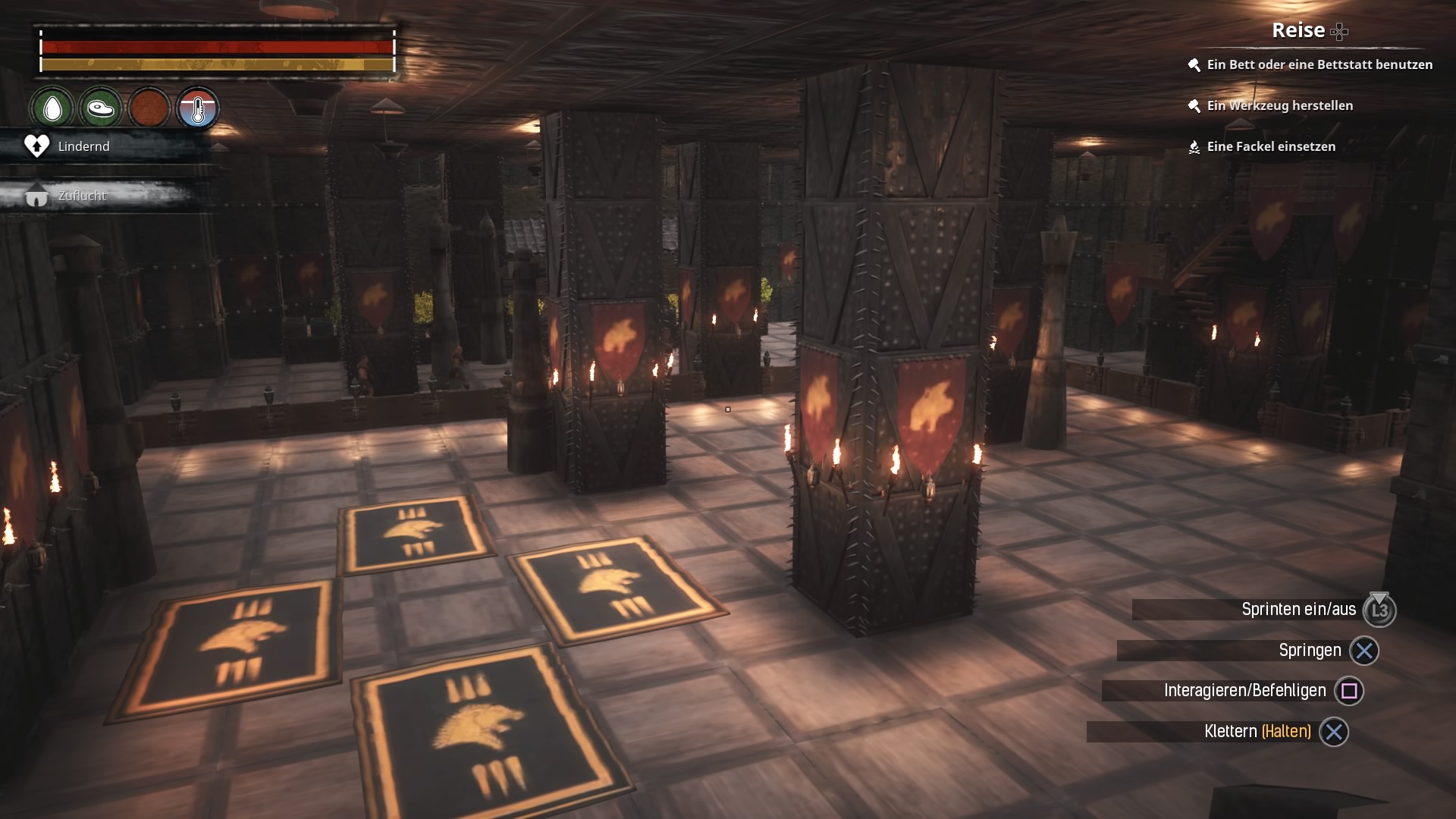Choose the 'Eine Fackel einsetzen' journey step
Viewport: 1456px width, 819px height.
coord(1270,147)
